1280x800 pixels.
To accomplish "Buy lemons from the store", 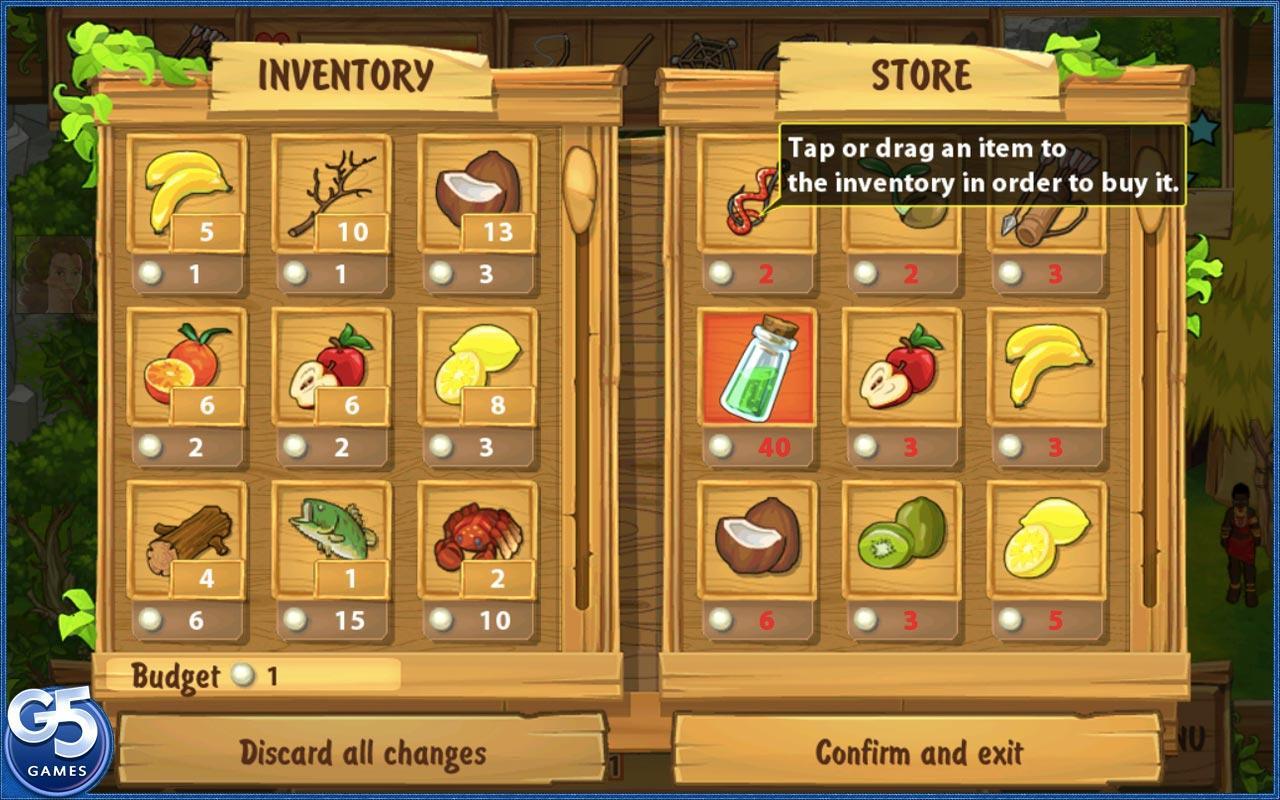I will [x=1047, y=539].
